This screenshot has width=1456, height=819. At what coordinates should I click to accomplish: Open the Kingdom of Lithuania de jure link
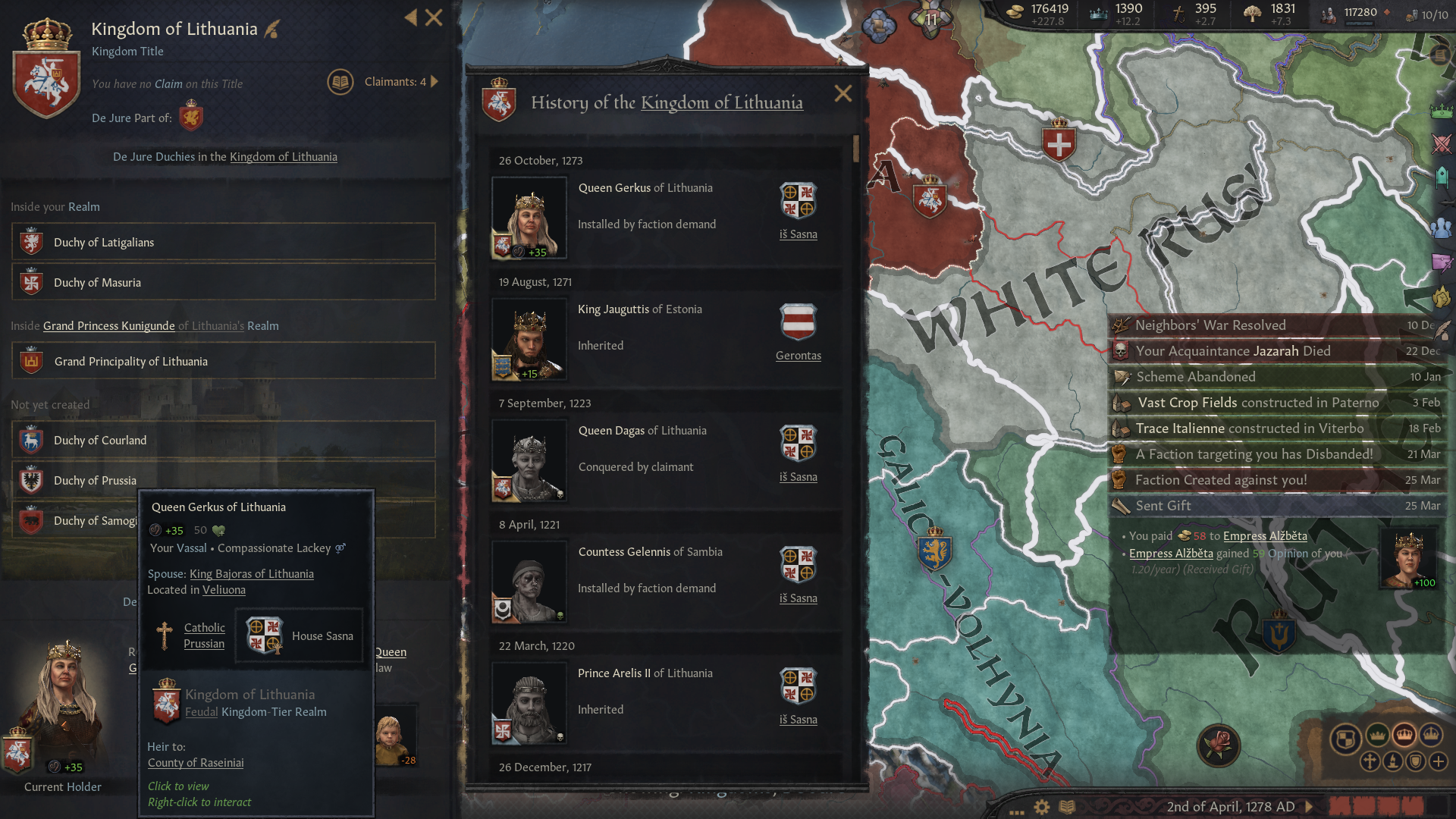pyautogui.click(x=283, y=156)
